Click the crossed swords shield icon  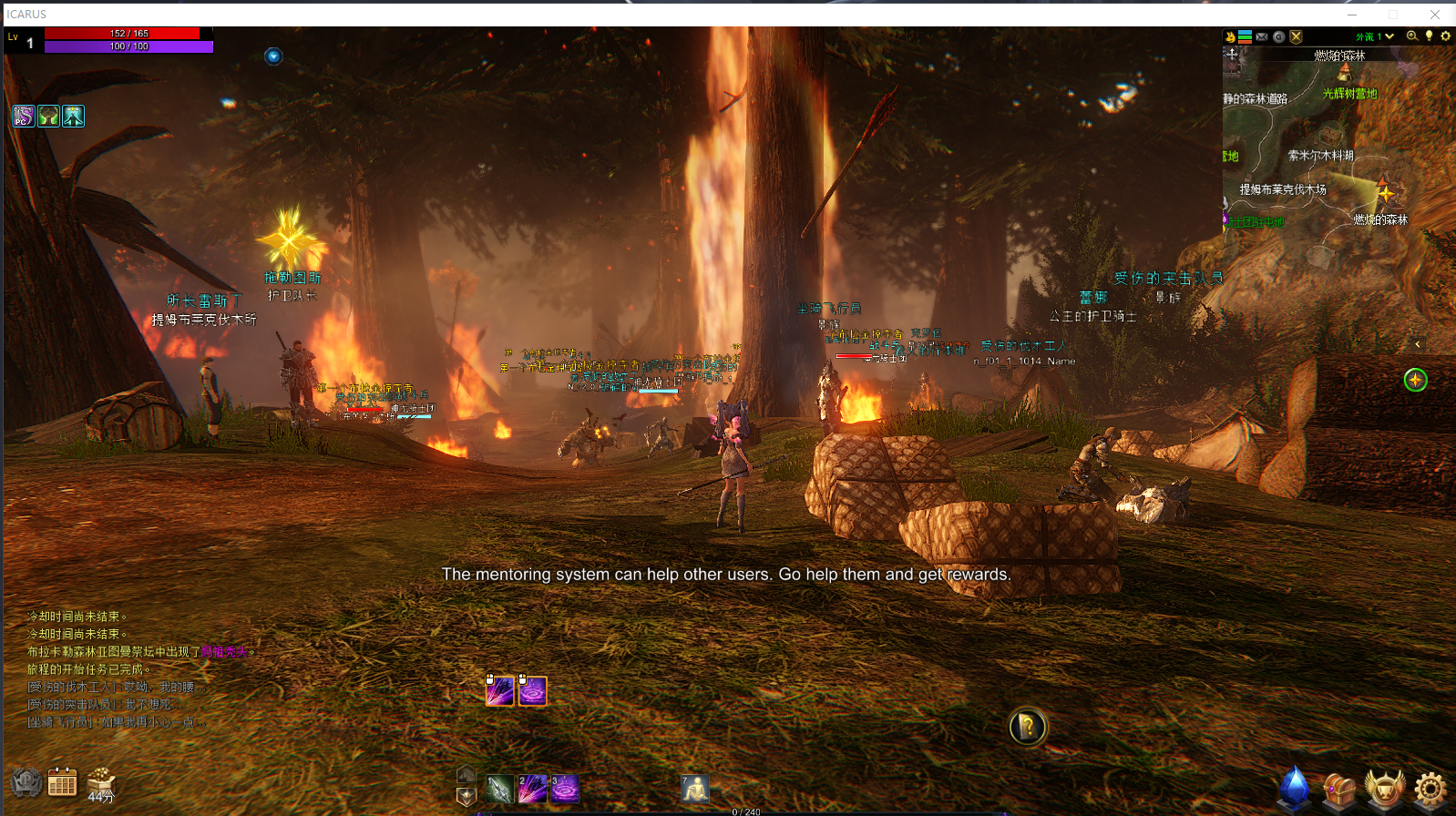[1296, 37]
